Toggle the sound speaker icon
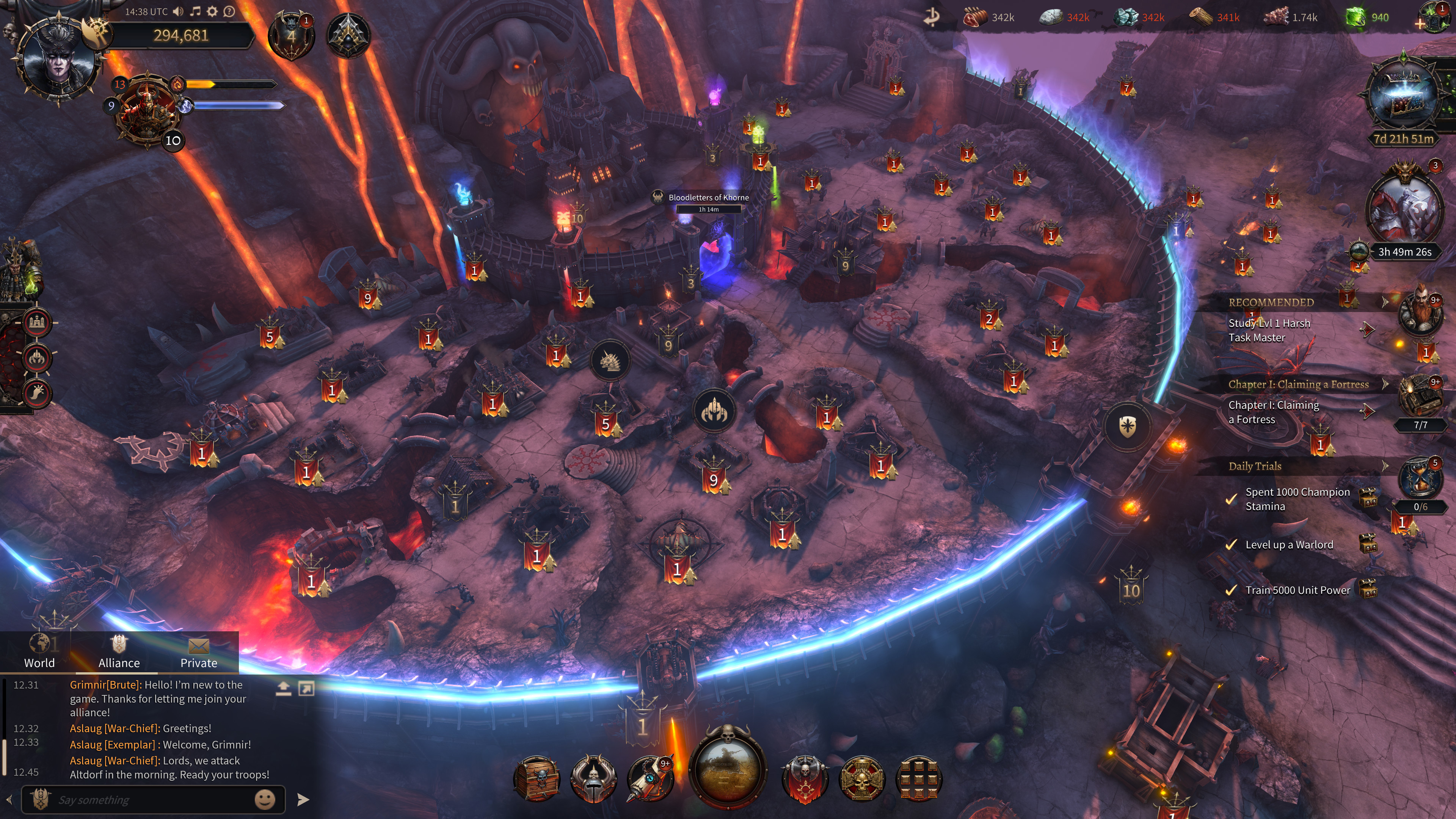1456x819 pixels. point(179,11)
